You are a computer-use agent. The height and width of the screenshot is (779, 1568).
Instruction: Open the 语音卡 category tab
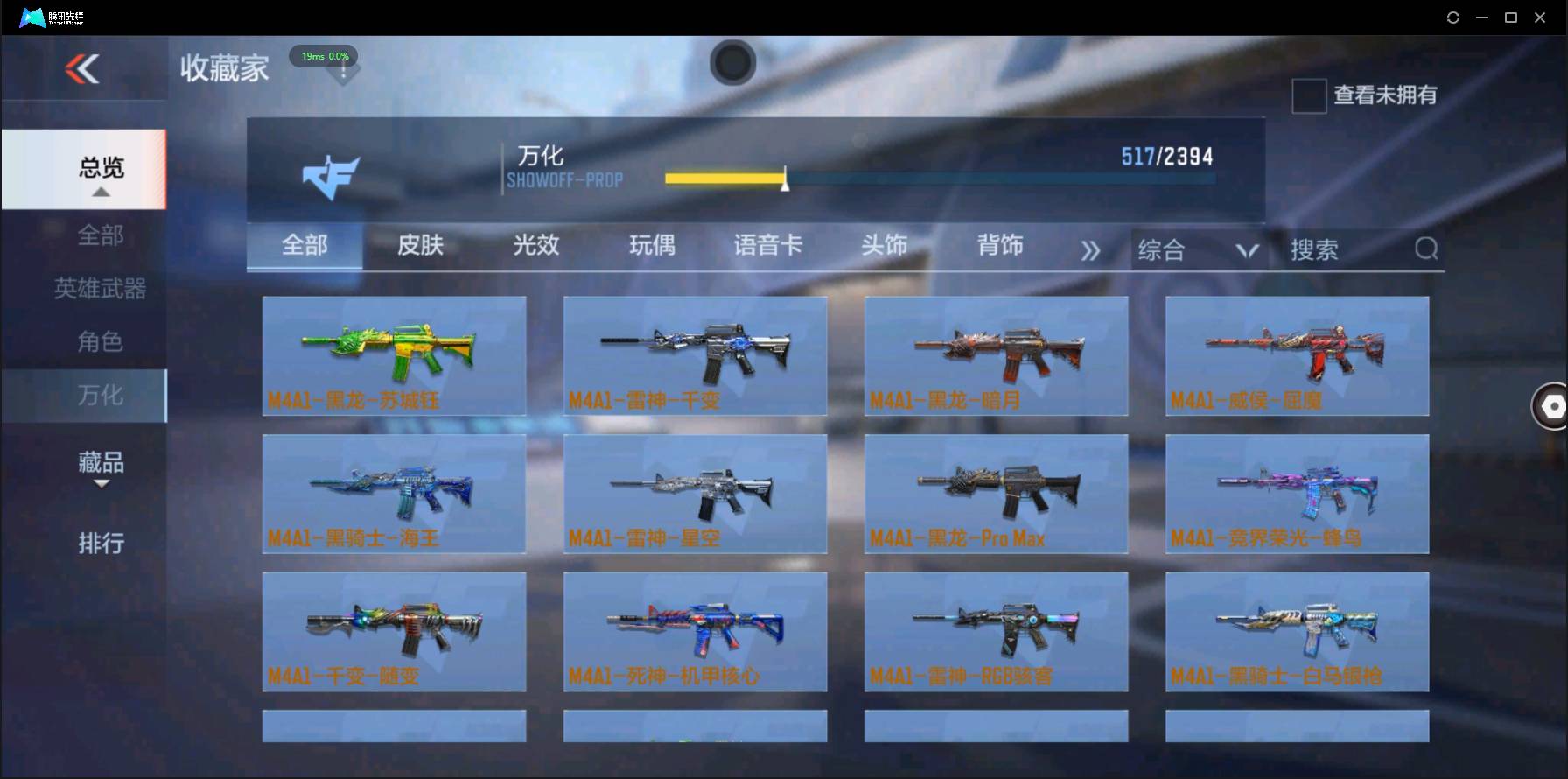click(x=768, y=247)
